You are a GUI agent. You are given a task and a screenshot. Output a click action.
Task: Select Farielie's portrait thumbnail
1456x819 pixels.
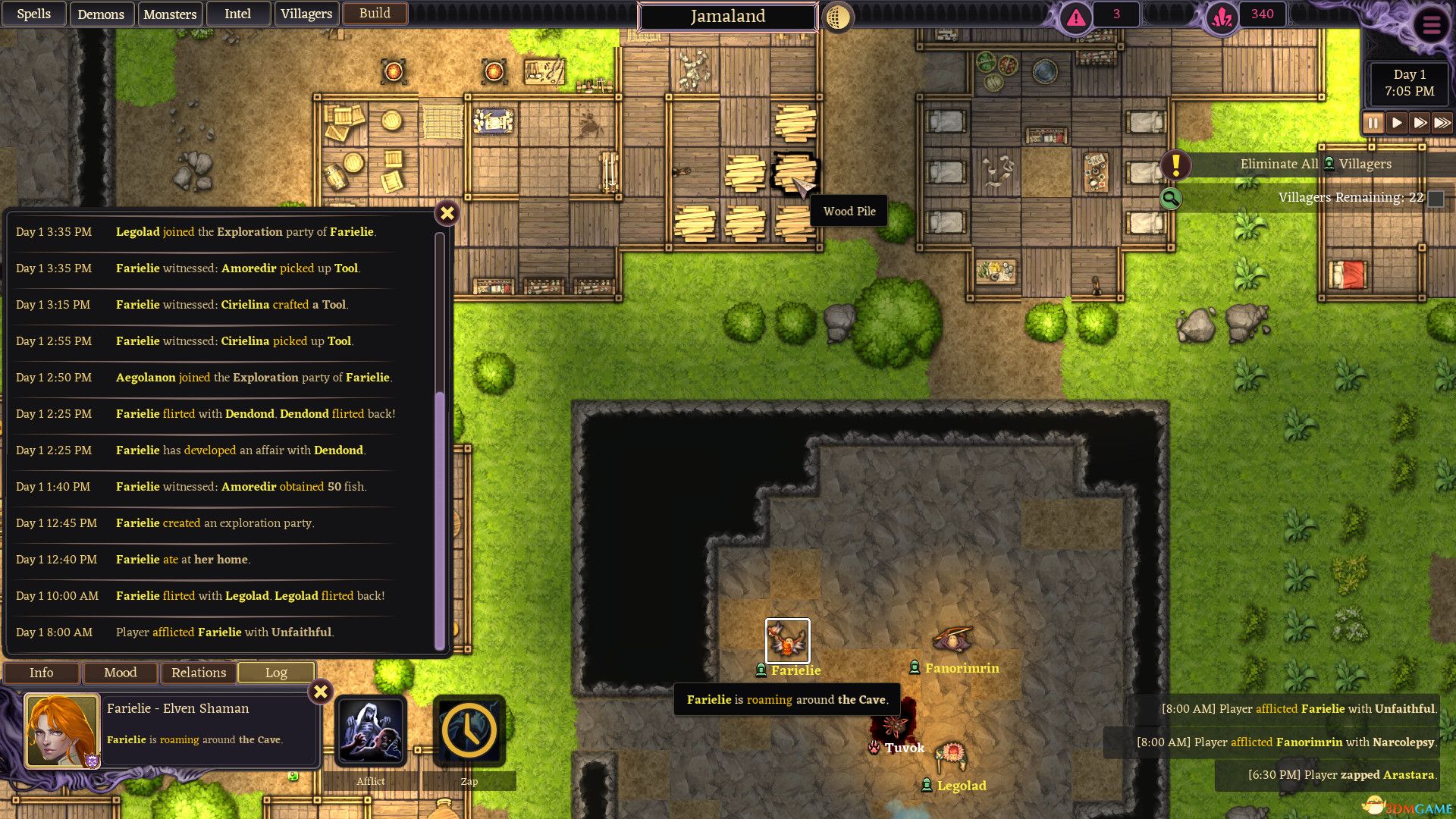61,730
